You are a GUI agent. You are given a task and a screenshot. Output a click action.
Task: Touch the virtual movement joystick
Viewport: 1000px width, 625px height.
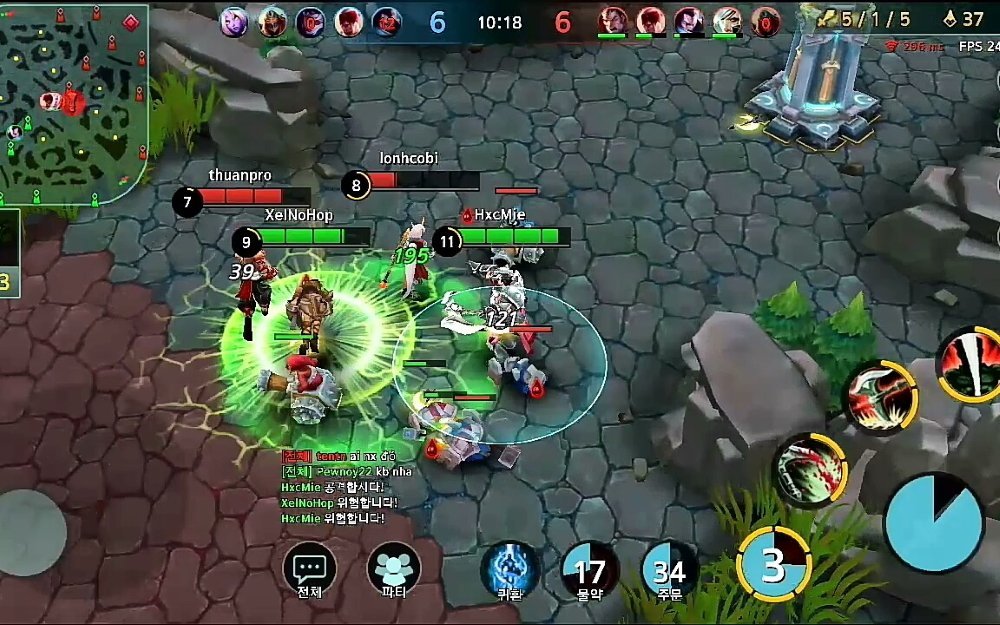coord(30,532)
